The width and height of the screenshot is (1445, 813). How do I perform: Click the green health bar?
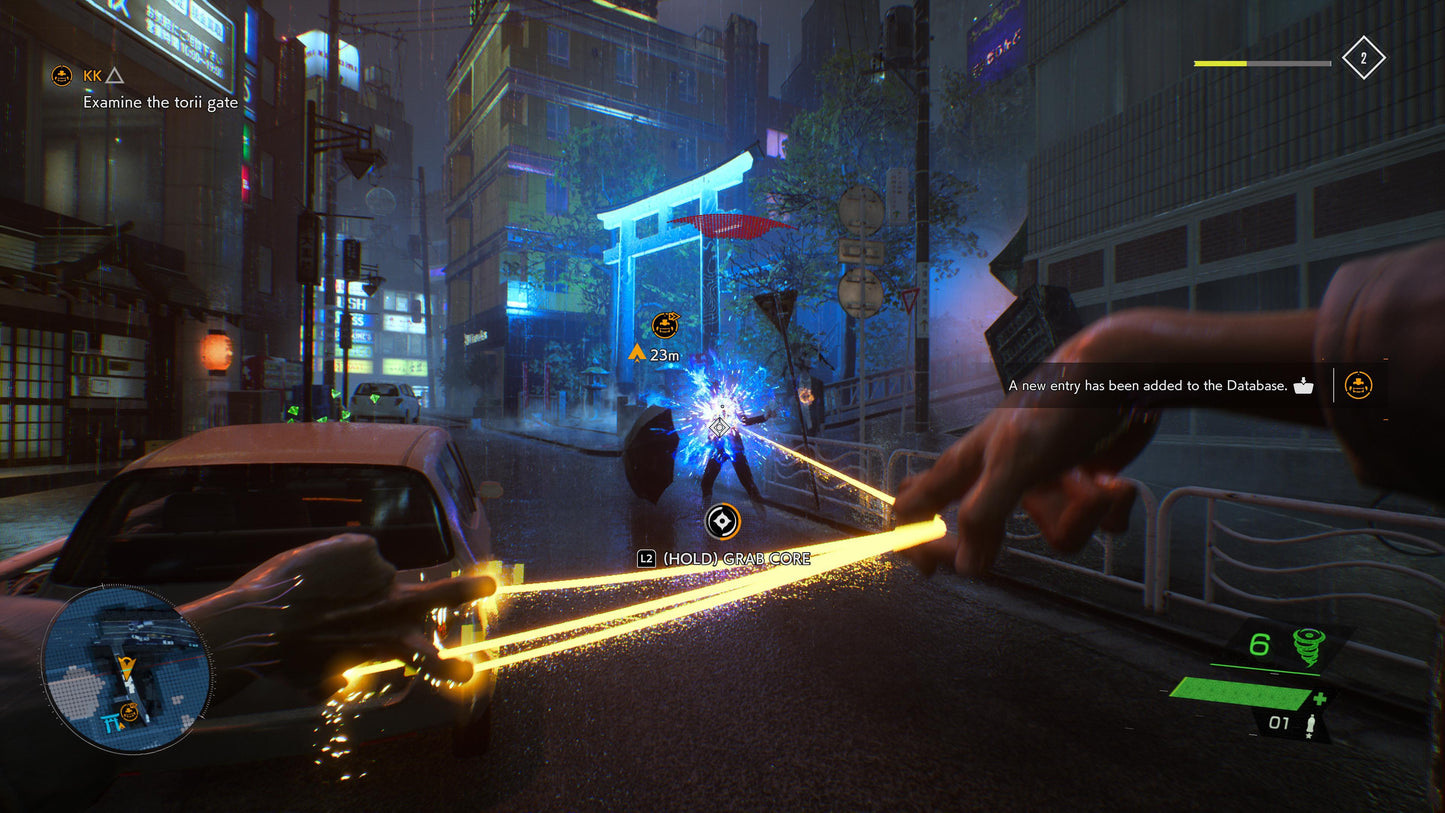(x=1240, y=692)
